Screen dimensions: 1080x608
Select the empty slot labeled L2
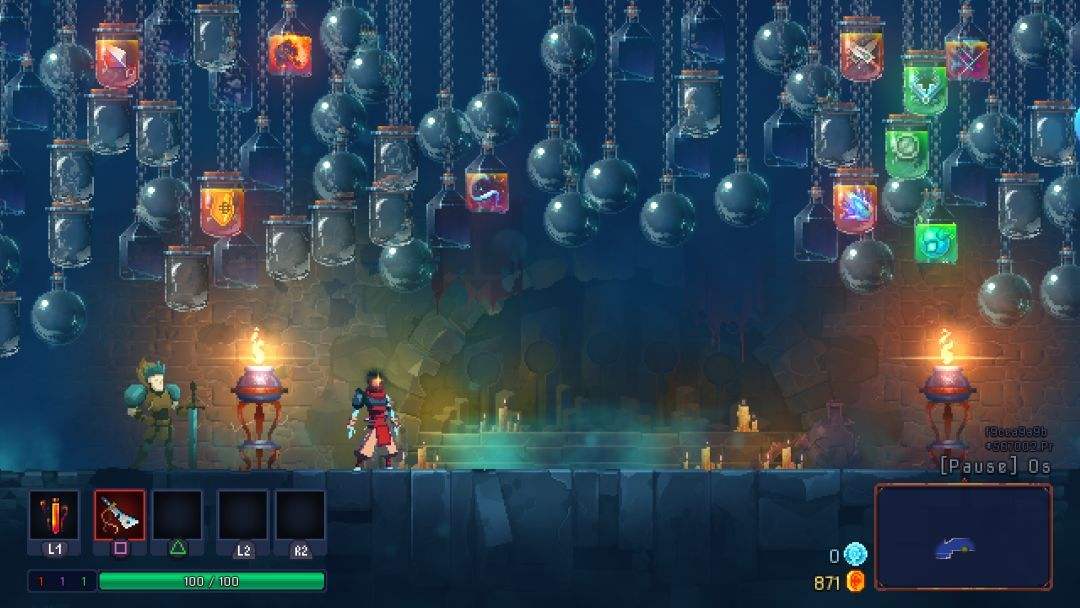[243, 516]
